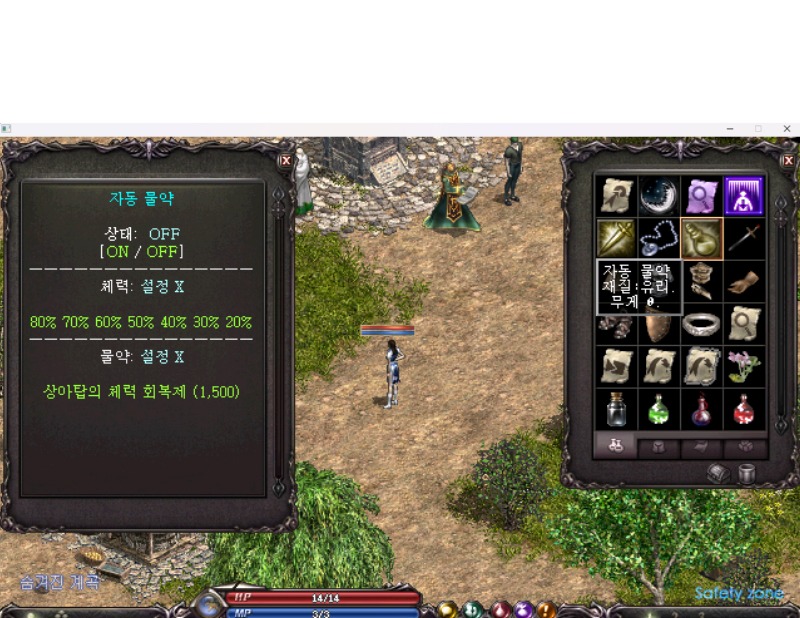Select the empty clear glass bottle
Viewport: 800px width, 618px height.
click(615, 409)
